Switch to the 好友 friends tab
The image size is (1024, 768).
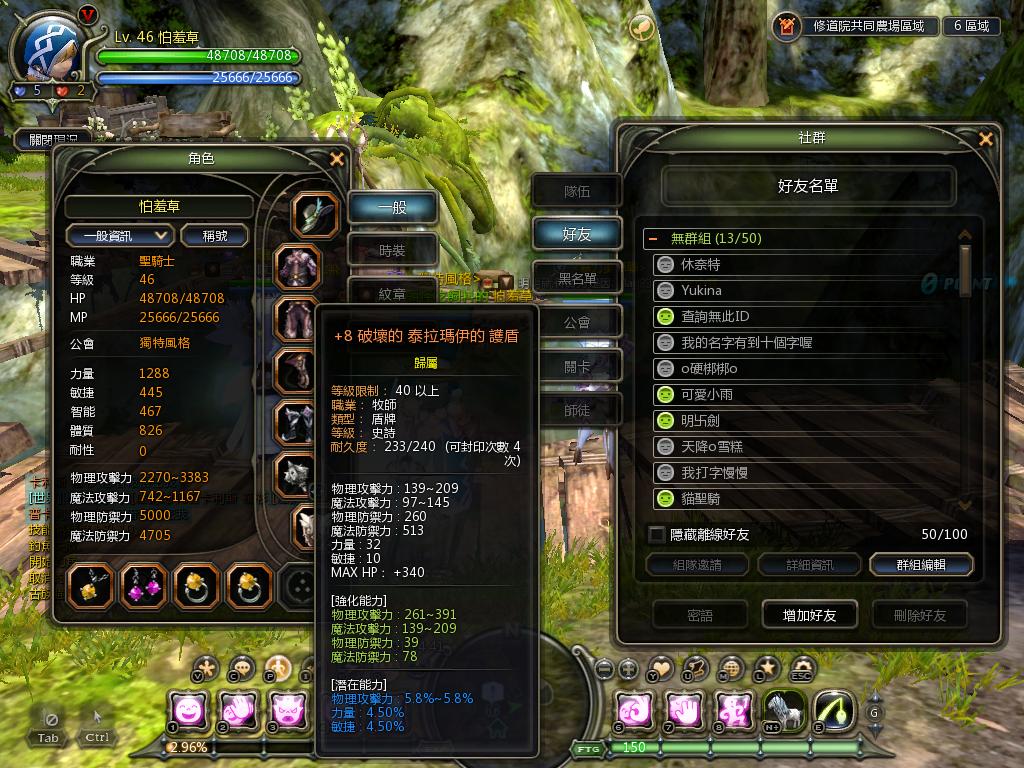coord(577,234)
